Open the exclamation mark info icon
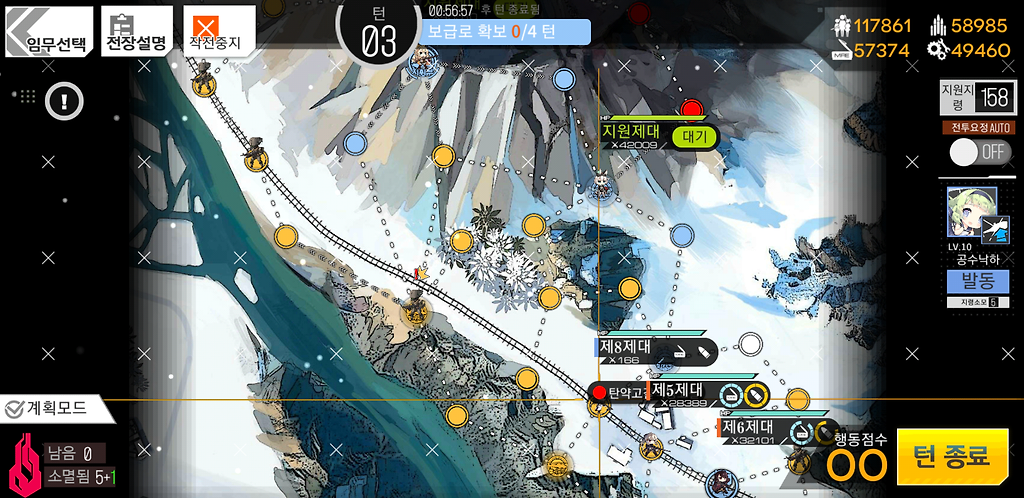This screenshot has height=498, width=1024. (x=64, y=100)
